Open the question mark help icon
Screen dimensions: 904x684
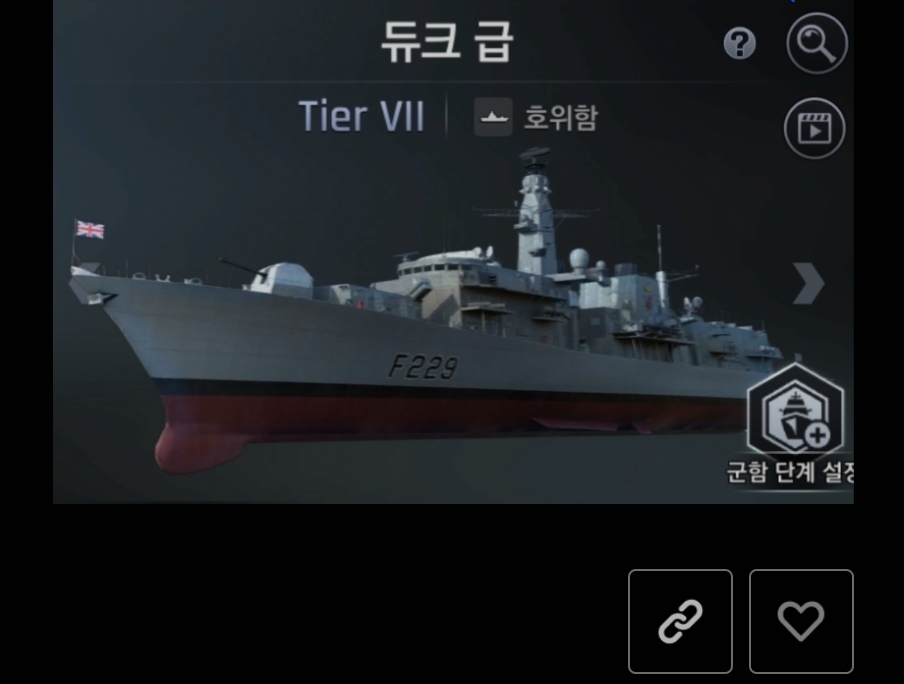740,44
